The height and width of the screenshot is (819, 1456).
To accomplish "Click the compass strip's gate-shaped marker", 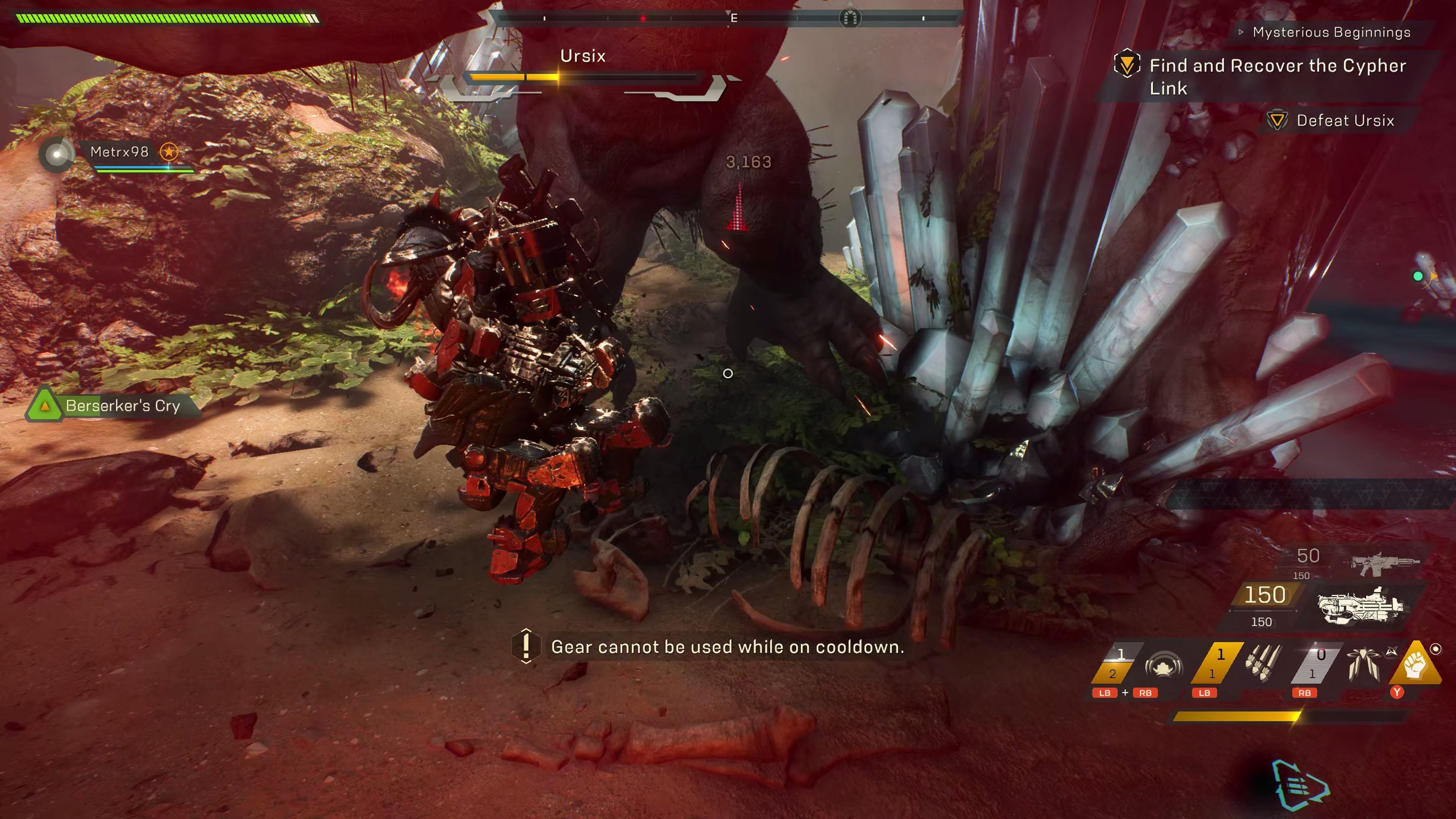I will [850, 18].
